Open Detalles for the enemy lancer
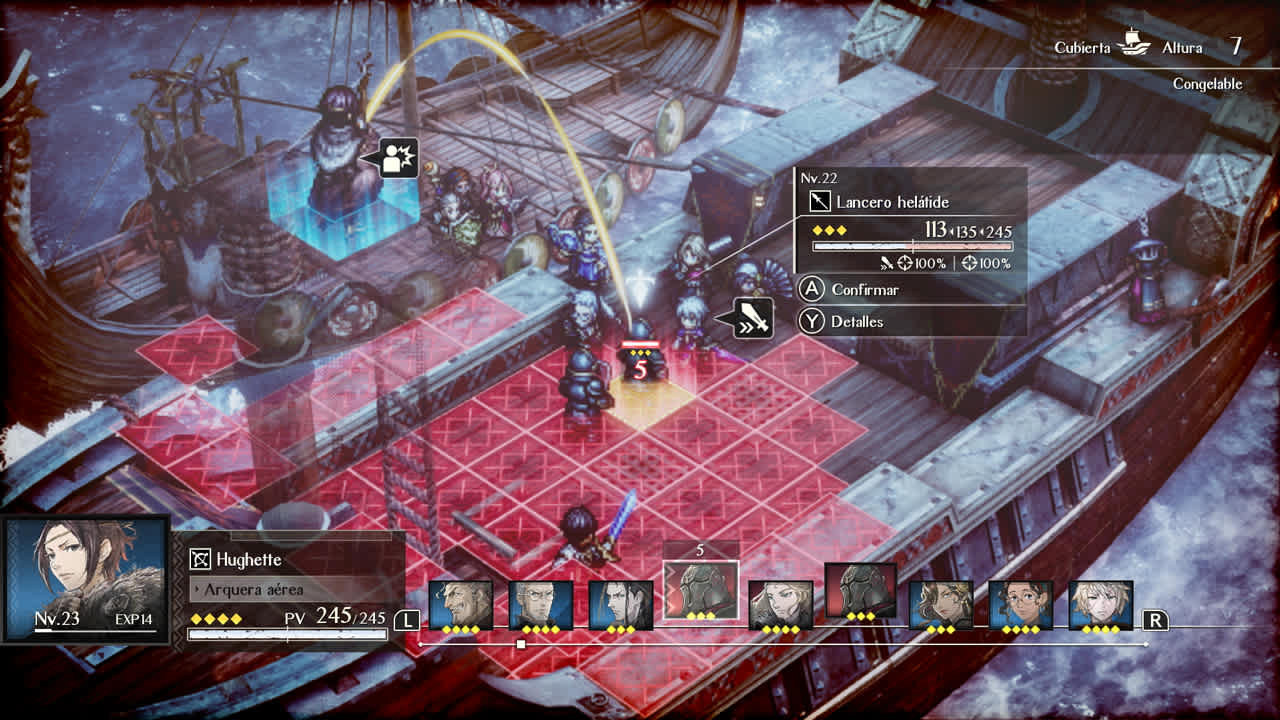This screenshot has height=720, width=1280. [858, 321]
